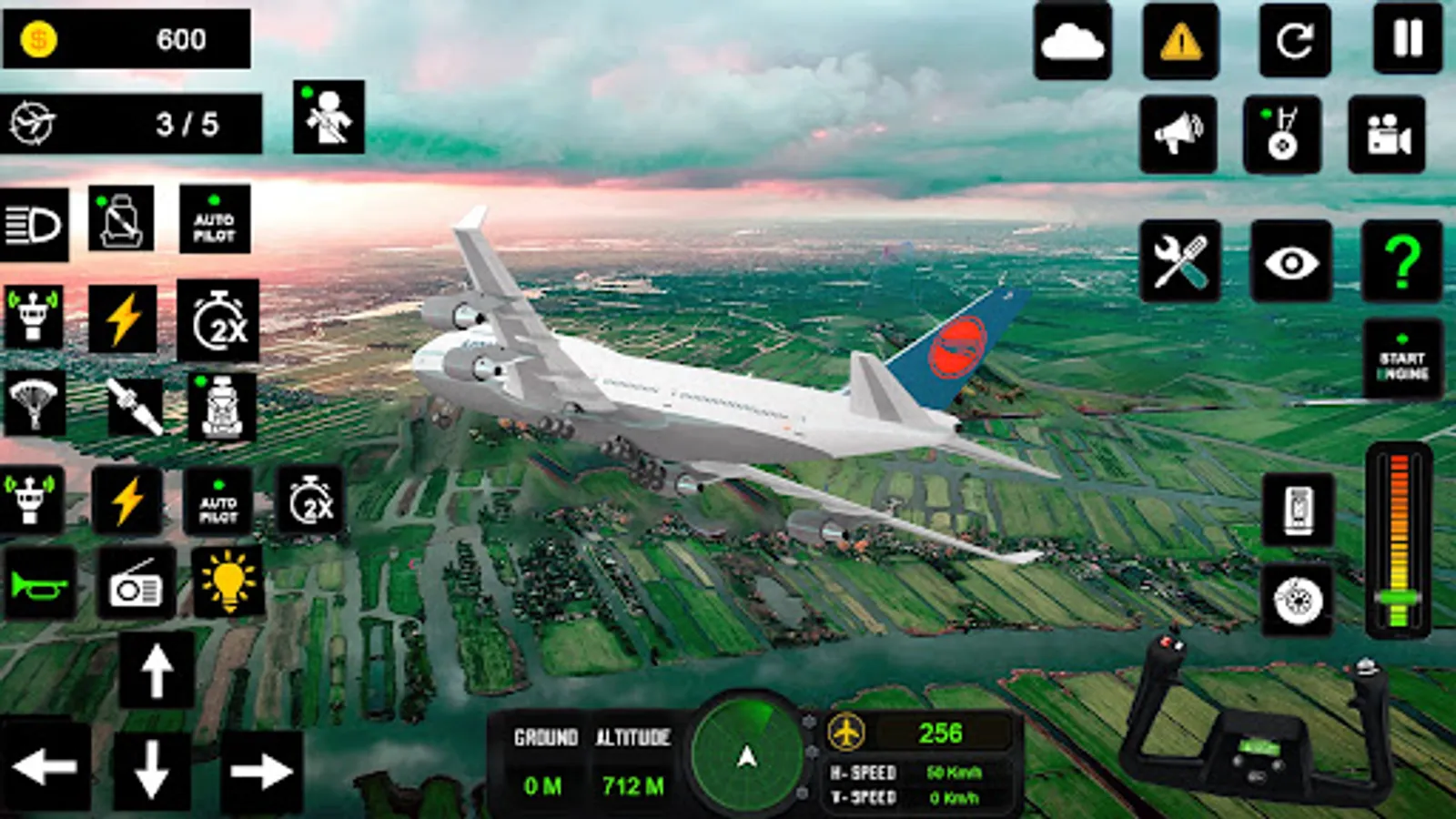Click the green radar minimap
This screenshot has height=819, width=1456.
747,753
